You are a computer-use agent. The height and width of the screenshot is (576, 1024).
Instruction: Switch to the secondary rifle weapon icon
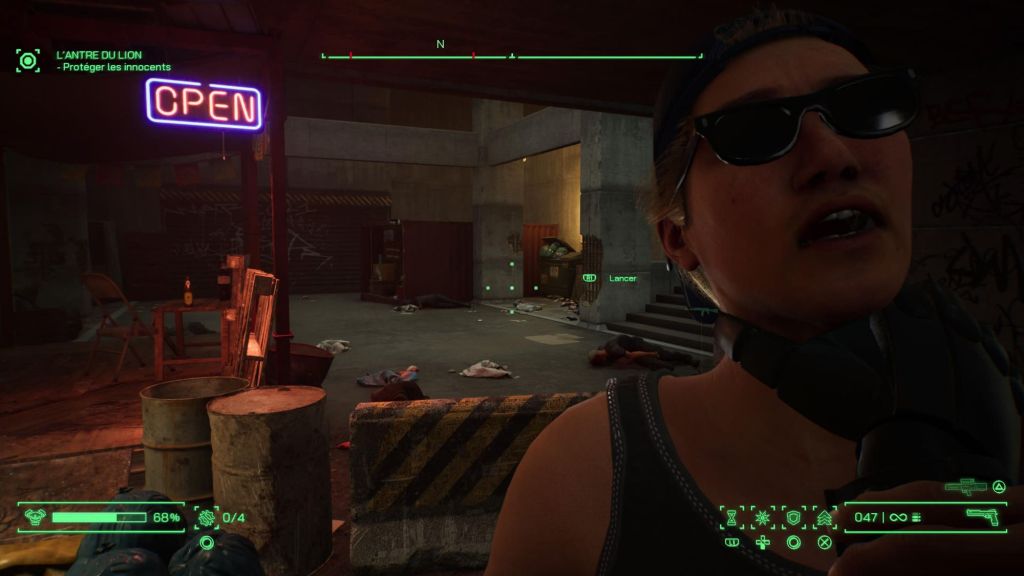point(966,487)
